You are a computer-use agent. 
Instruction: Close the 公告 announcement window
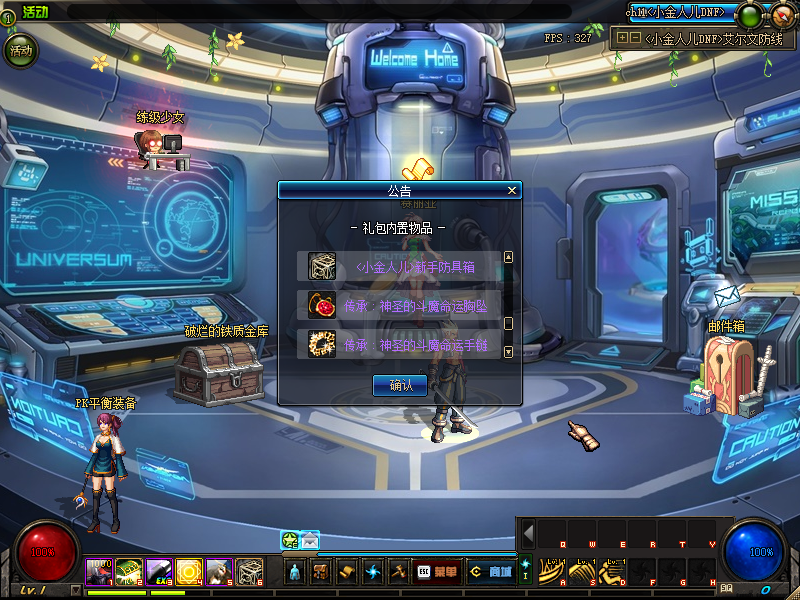512,190
